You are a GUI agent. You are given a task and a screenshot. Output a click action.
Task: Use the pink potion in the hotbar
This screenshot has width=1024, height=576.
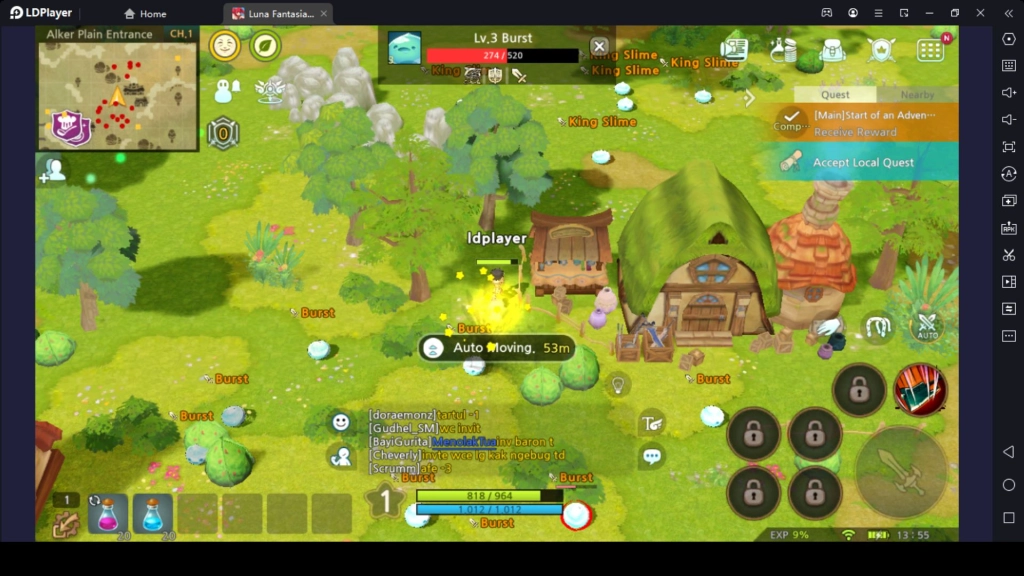pos(108,514)
